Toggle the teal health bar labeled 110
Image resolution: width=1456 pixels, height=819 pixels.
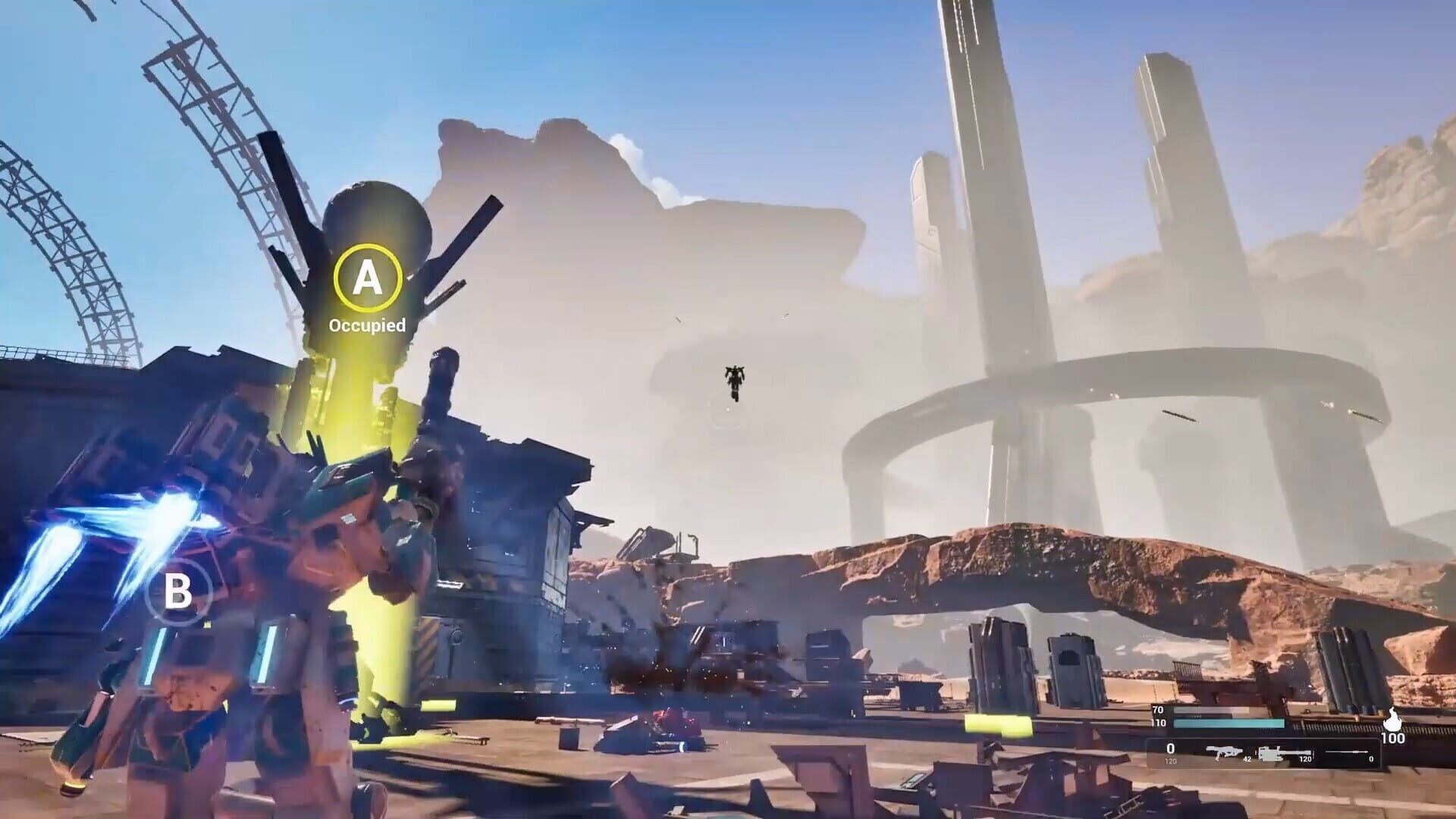[x=1228, y=723]
